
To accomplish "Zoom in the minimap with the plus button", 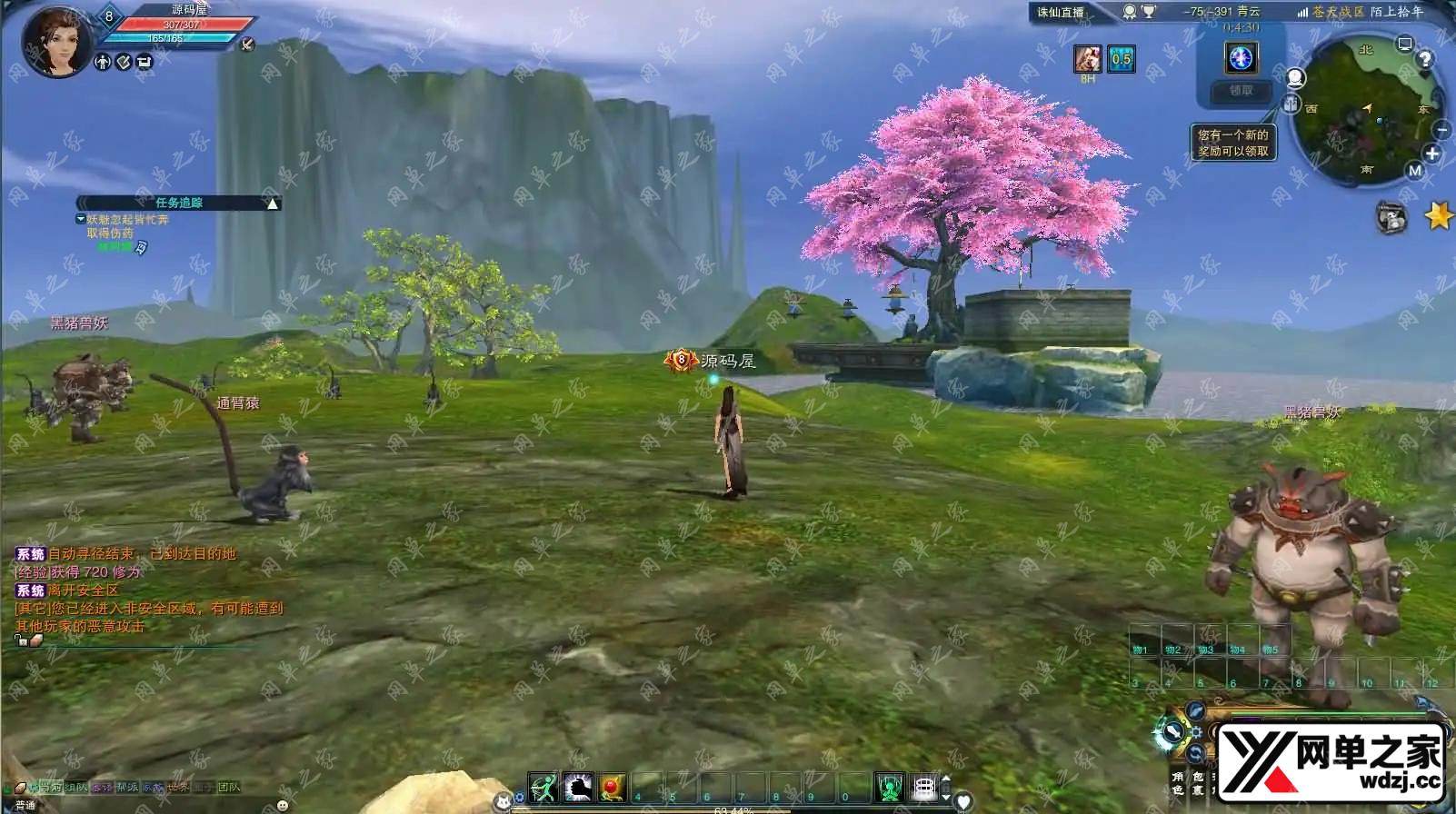I will [x=1433, y=154].
